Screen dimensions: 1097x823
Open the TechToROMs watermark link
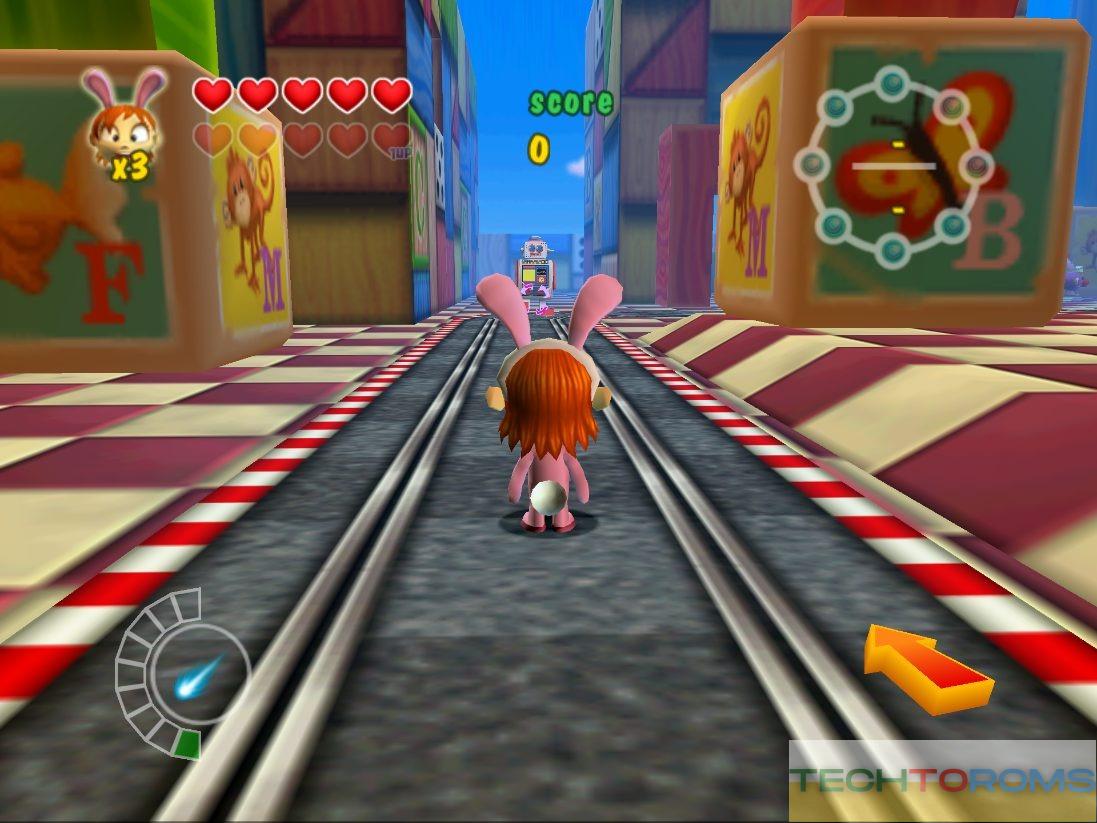coord(941,780)
